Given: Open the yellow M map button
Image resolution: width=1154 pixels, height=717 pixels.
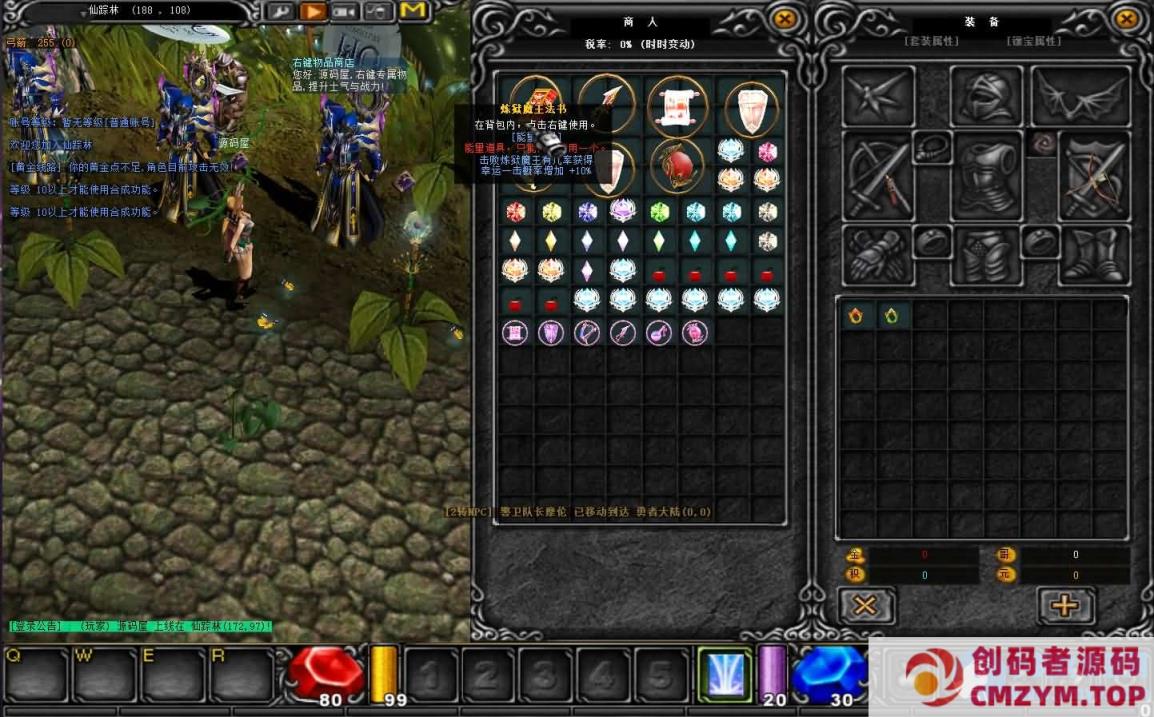Looking at the screenshot, I should click(x=412, y=11).
